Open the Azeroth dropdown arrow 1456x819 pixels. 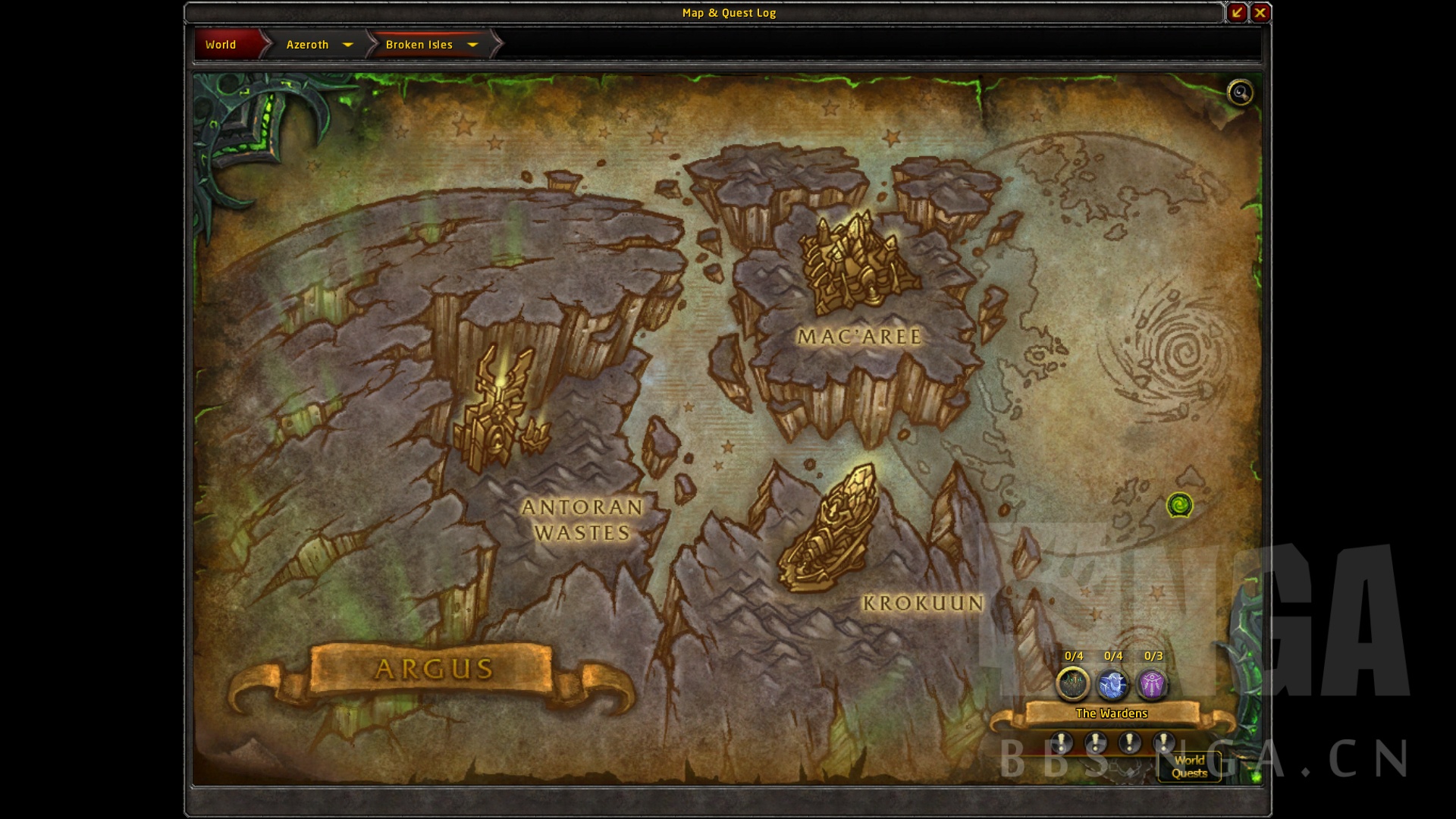pos(349,45)
